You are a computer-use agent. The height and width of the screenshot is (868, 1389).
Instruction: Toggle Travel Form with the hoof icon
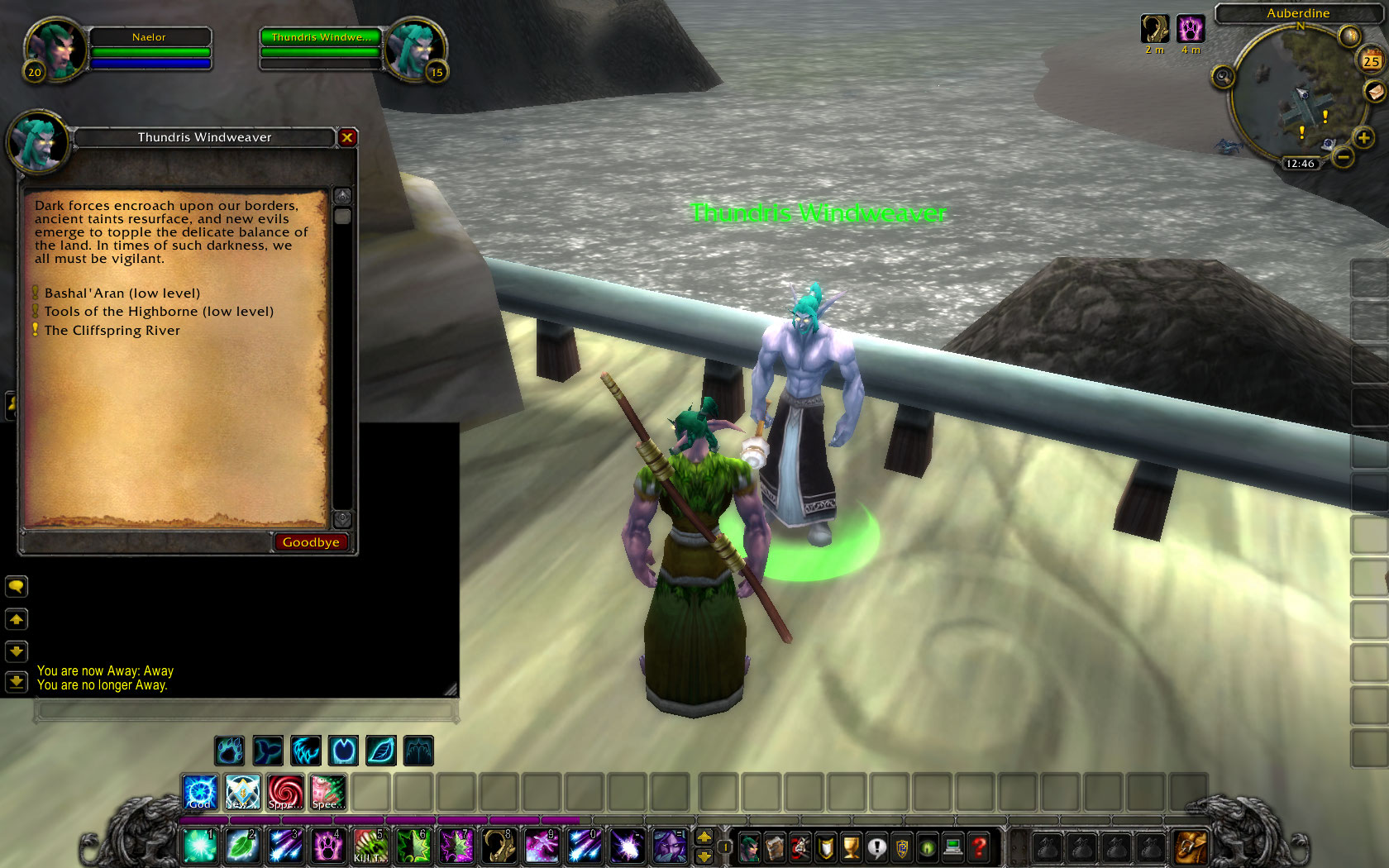pos(342,751)
